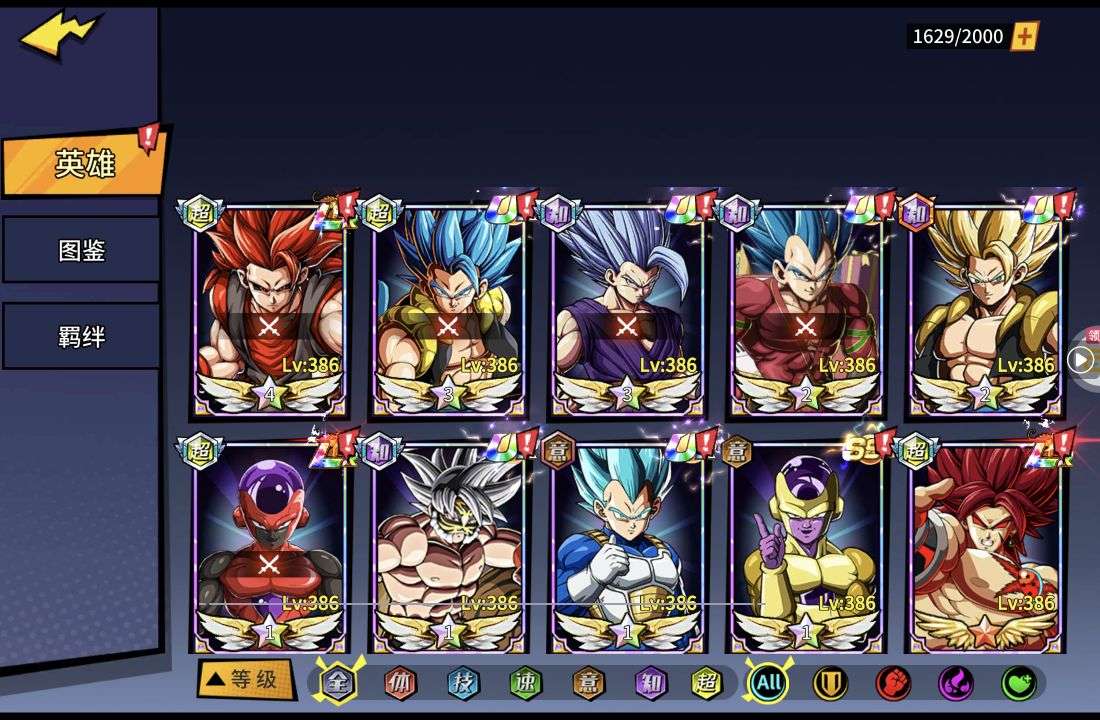Choose the All role filter
Screen dimensions: 1100x720
768,683
